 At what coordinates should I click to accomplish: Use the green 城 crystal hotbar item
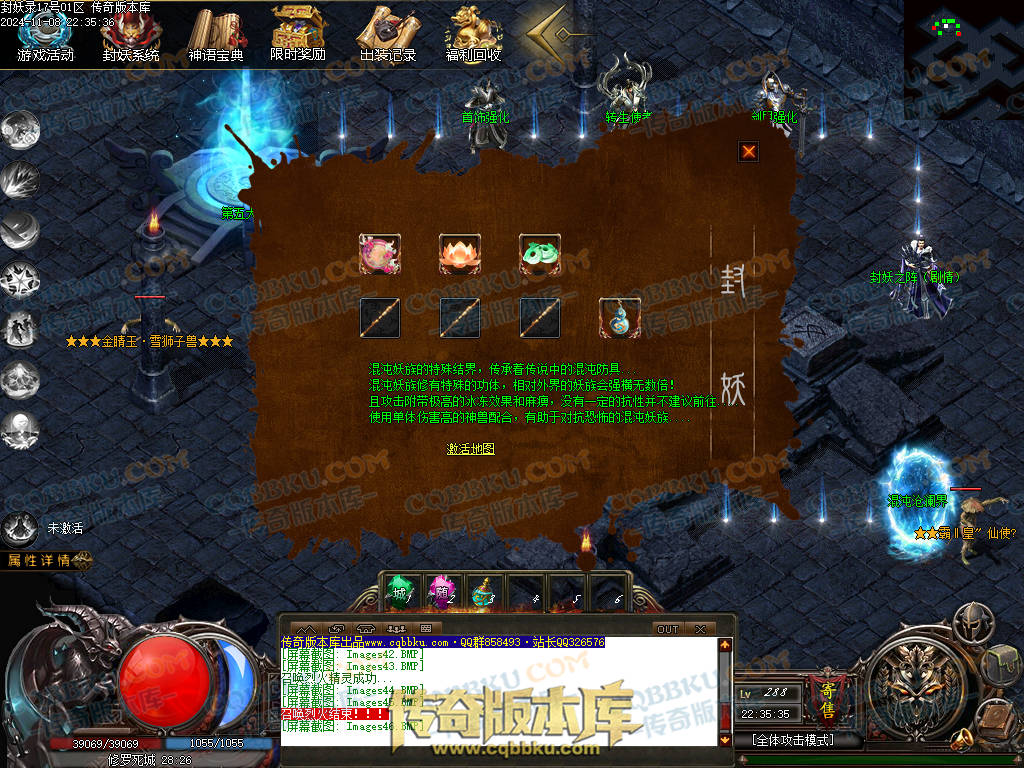[x=400, y=591]
